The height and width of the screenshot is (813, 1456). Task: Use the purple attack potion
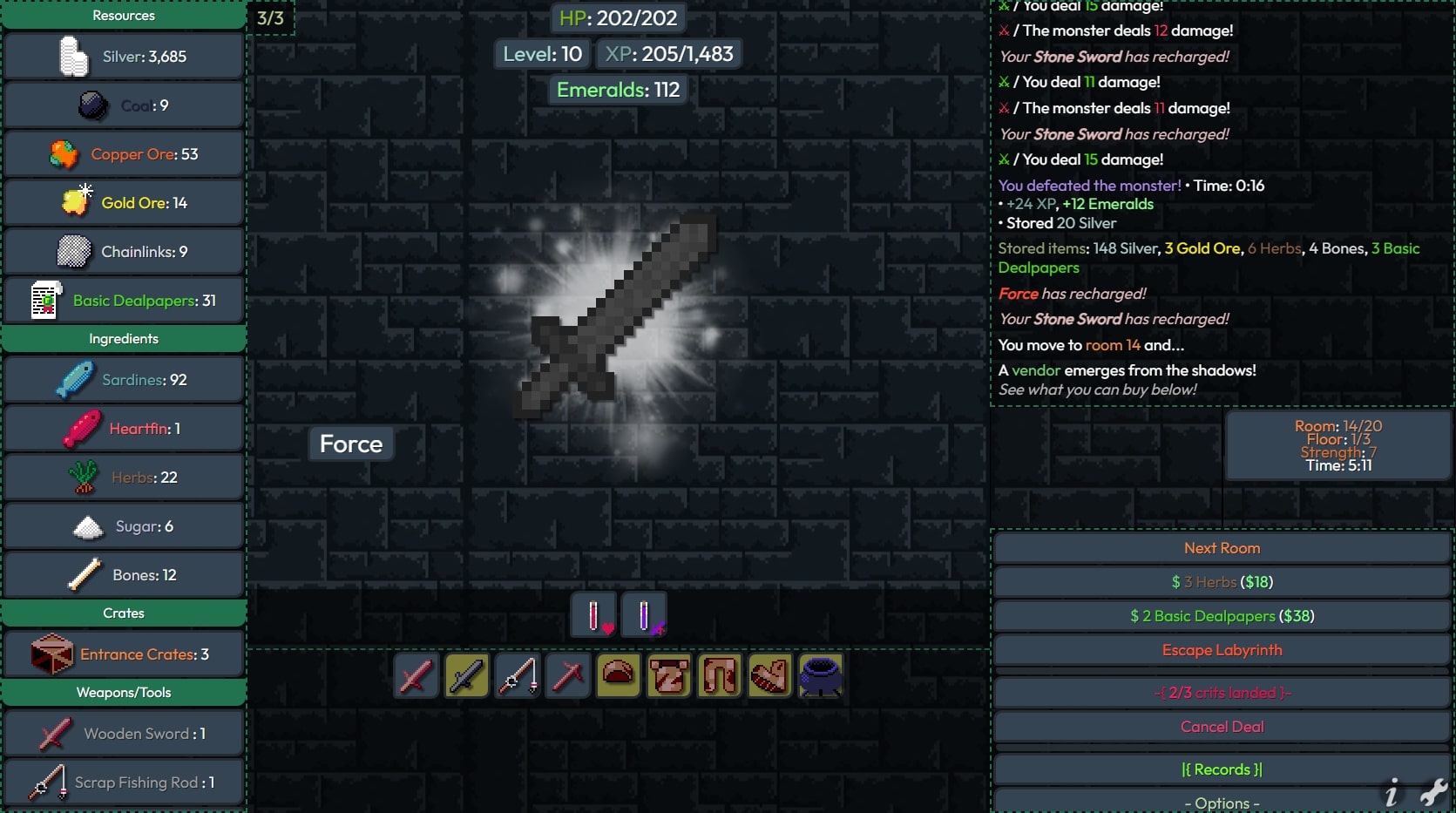click(x=645, y=616)
